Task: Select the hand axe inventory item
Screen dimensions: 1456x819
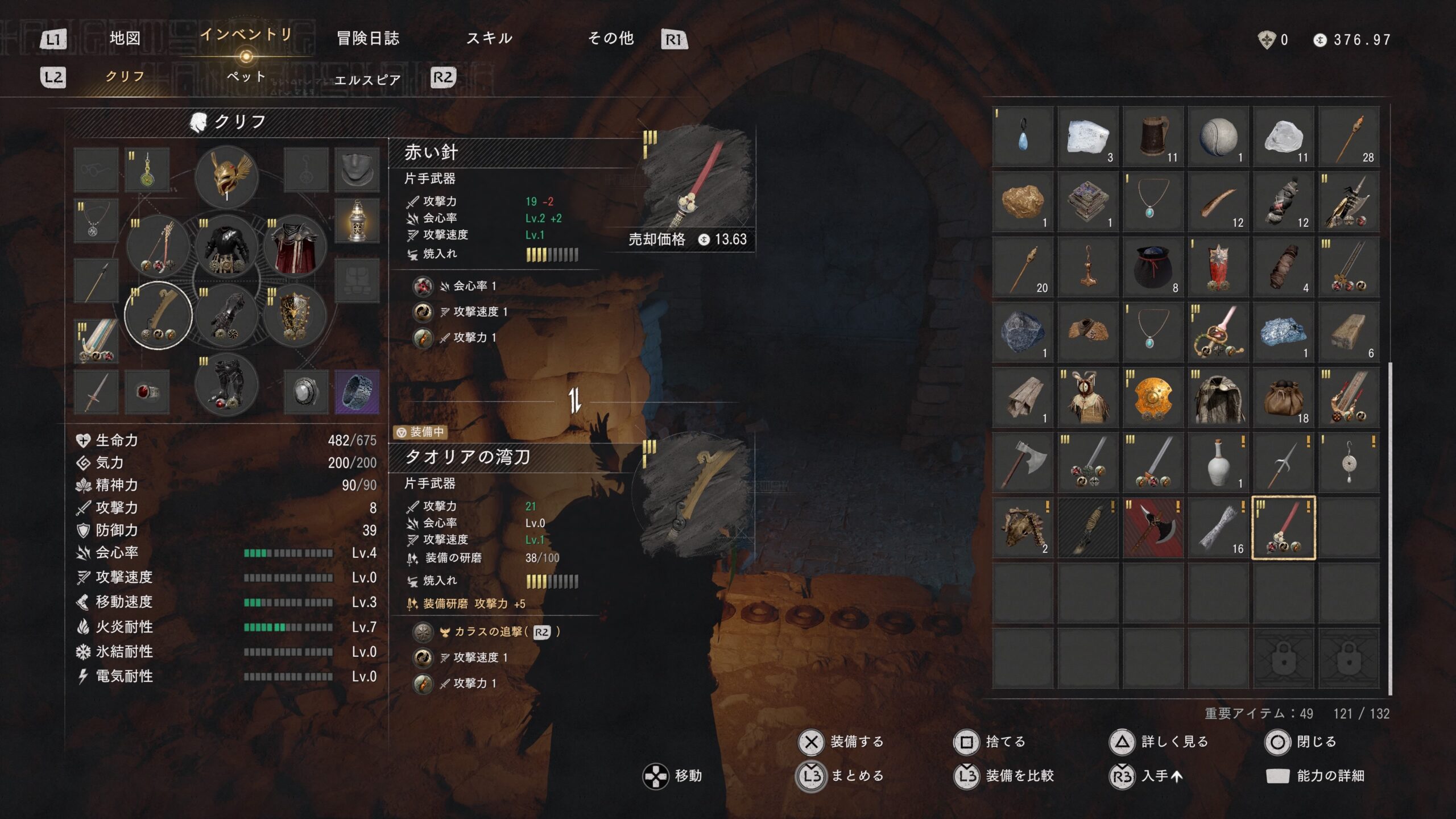Action: point(1023,462)
